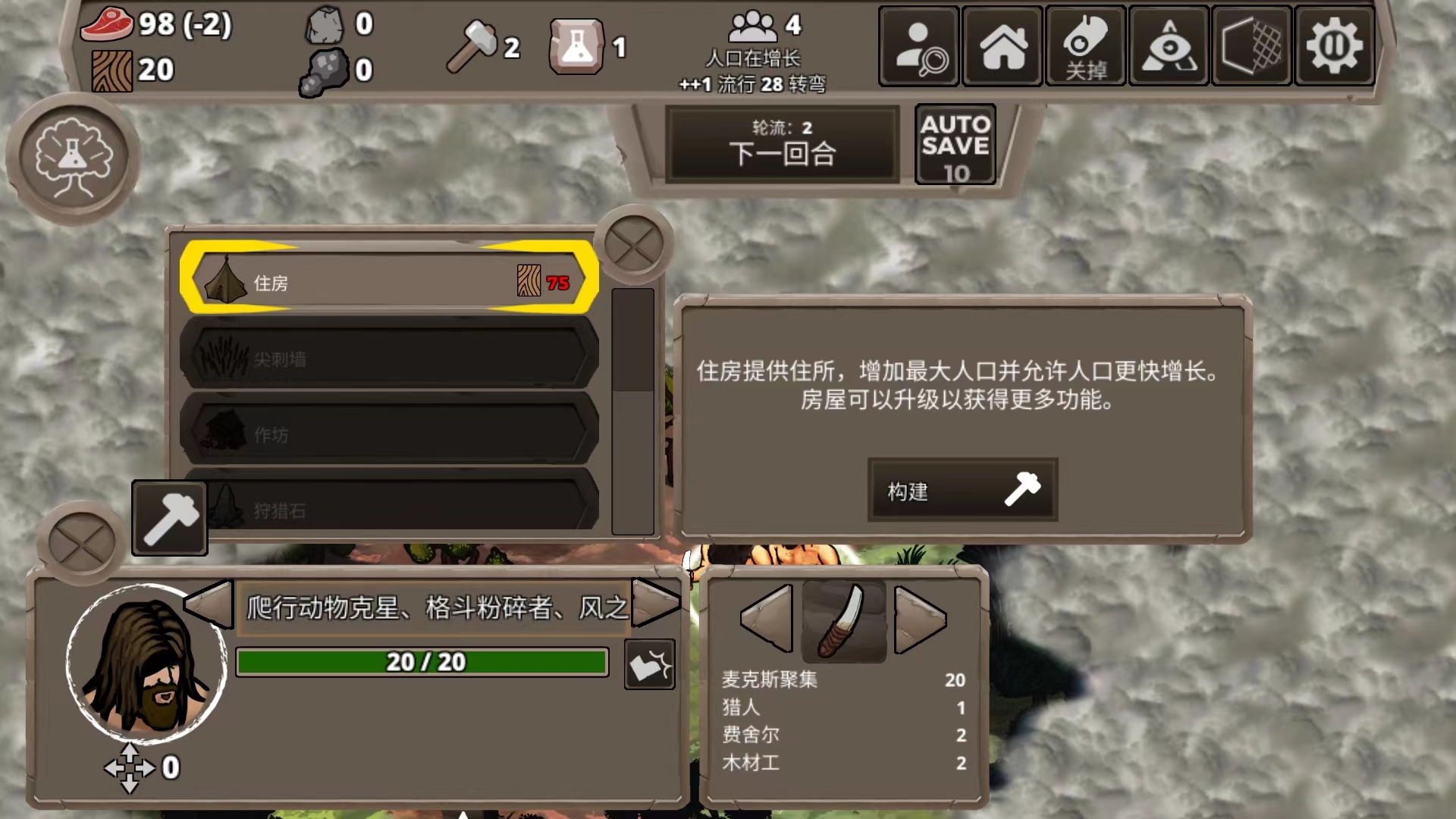The width and height of the screenshot is (1456, 819).
Task: Toggle AUTO SAVE
Action: coord(955,144)
